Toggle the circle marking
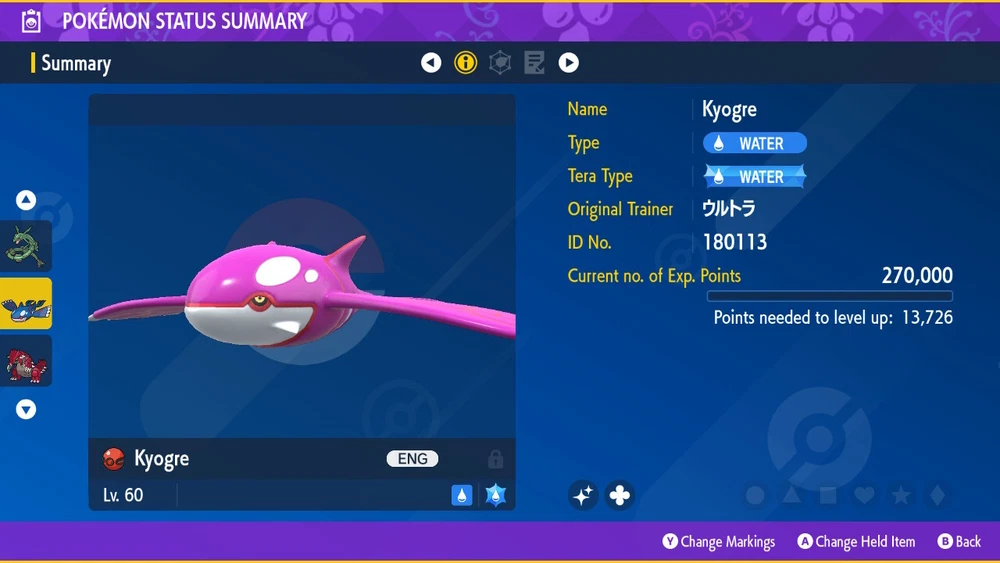This screenshot has height=563, width=1000. point(756,495)
